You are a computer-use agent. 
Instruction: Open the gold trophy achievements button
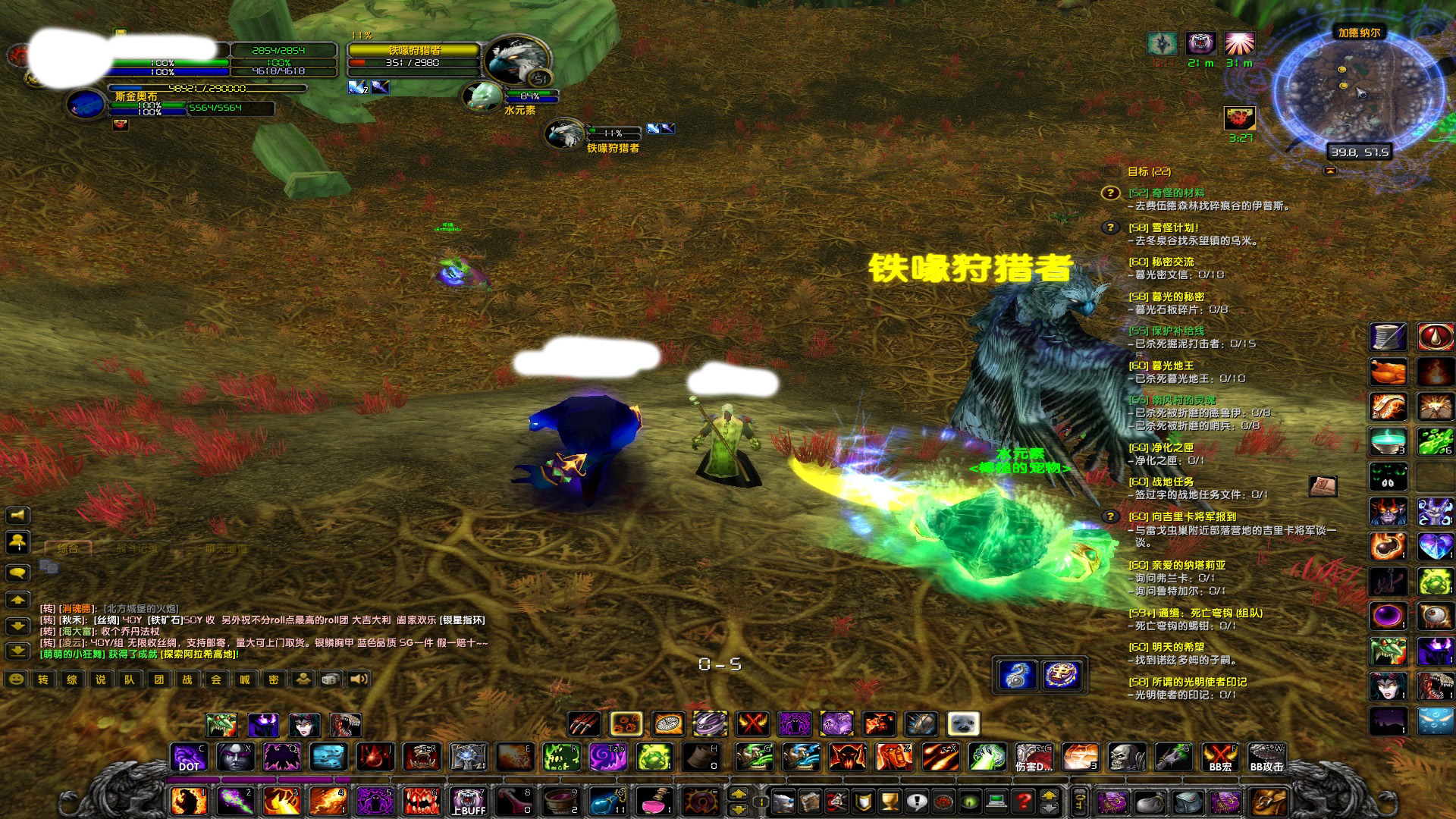890,801
